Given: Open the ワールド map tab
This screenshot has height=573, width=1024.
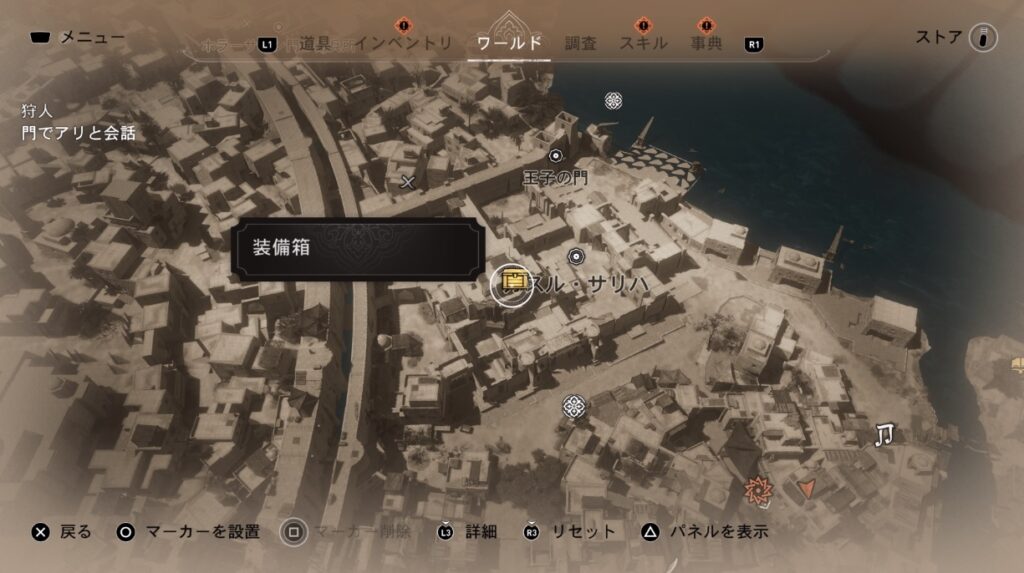Looking at the screenshot, I should point(510,43).
